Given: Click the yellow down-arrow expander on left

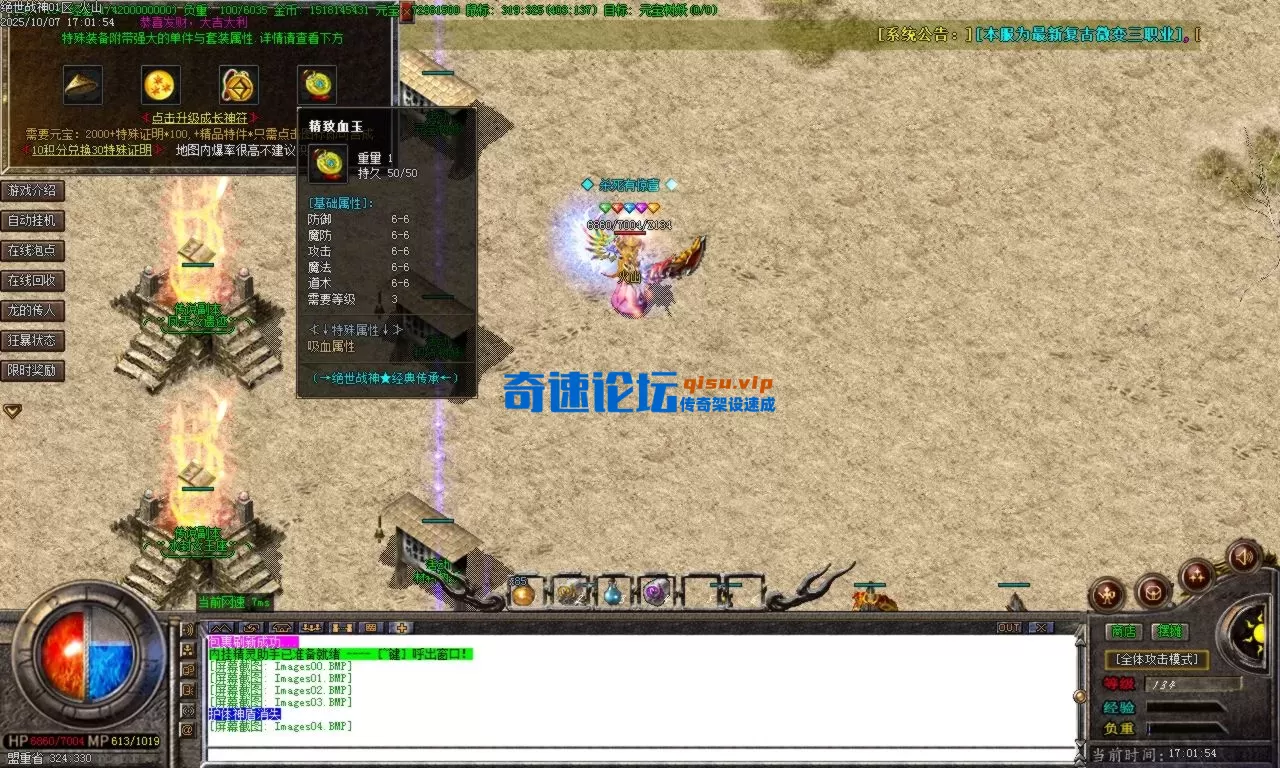Looking at the screenshot, I should (12, 410).
